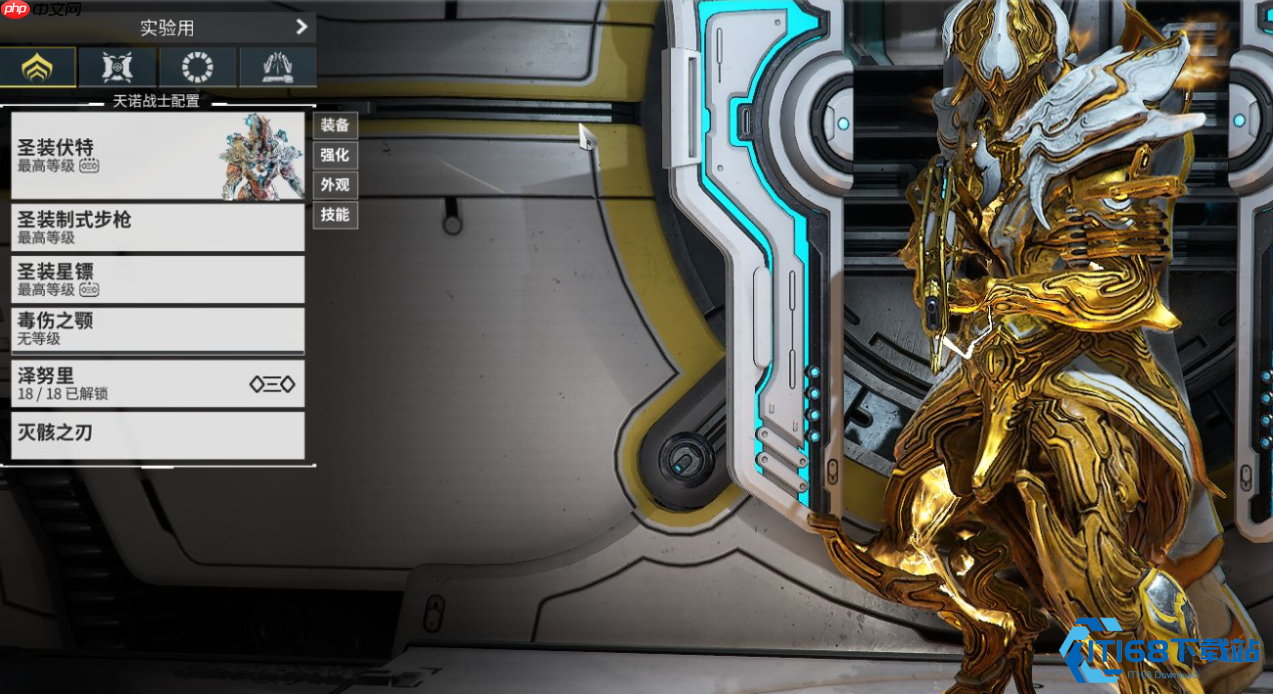Select the 泽努里 focus school row

(x=157, y=383)
